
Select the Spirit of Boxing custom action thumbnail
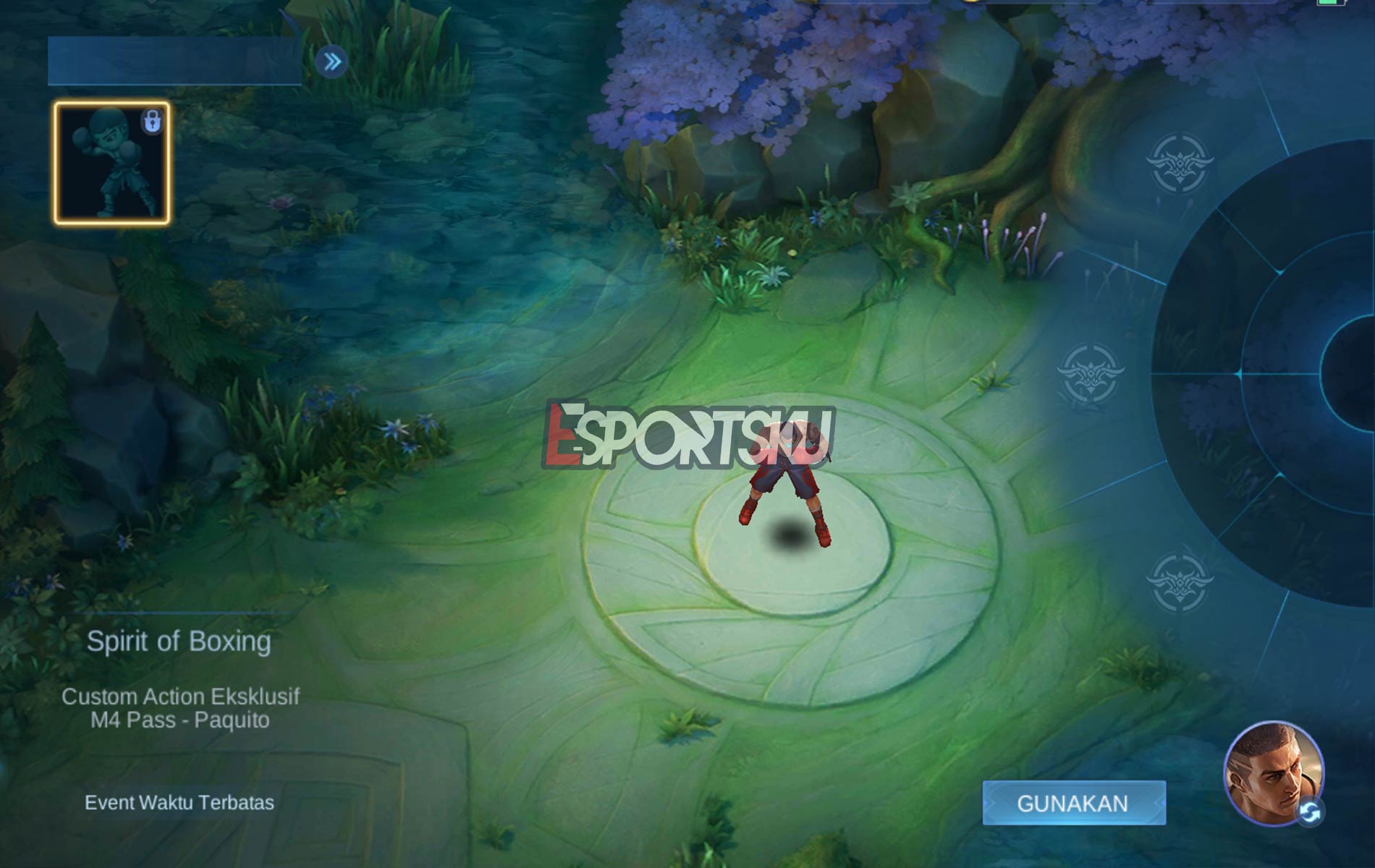point(112,163)
